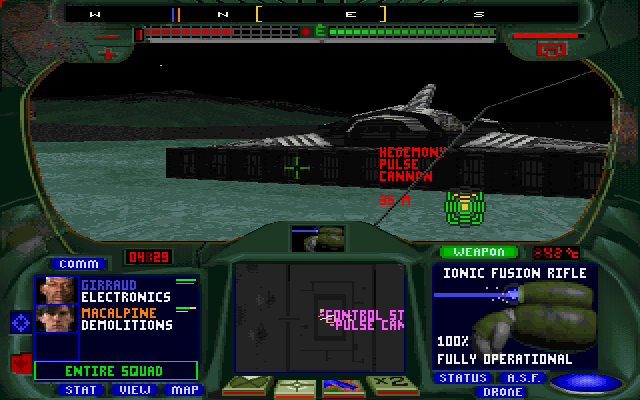Click the WEAPON panel button

(479, 252)
